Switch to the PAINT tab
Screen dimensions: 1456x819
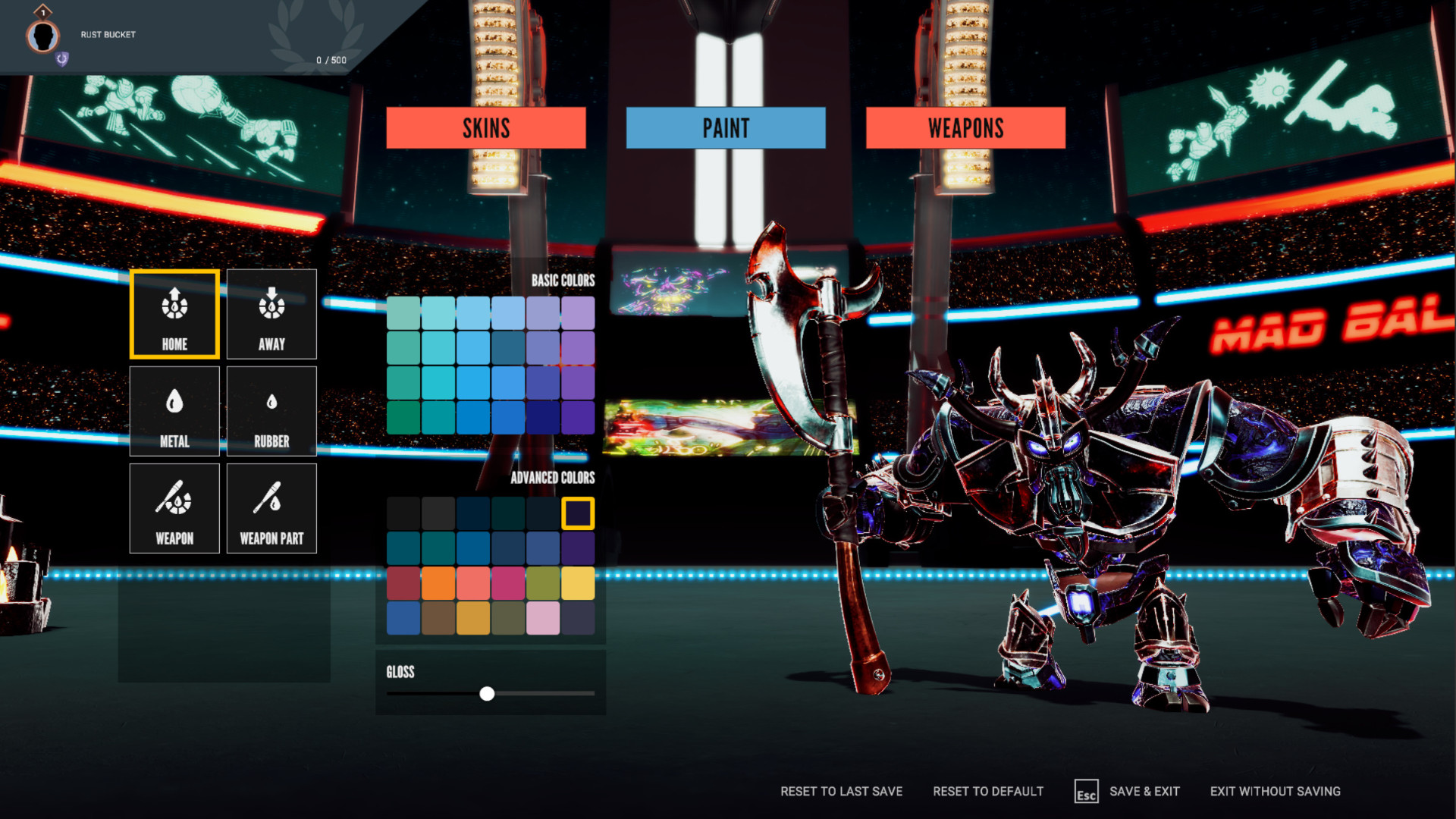click(x=725, y=127)
